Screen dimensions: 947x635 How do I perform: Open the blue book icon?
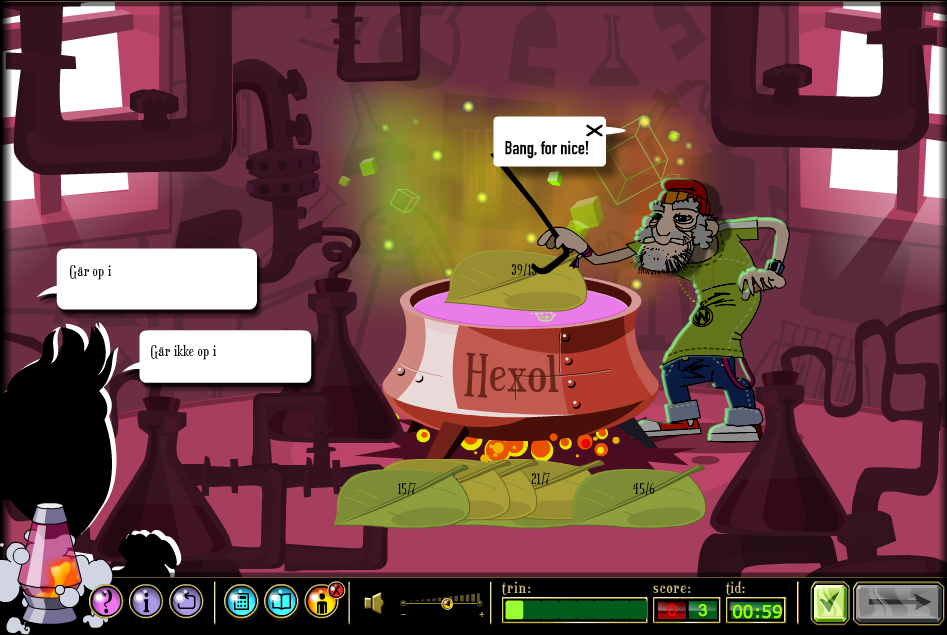tap(281, 601)
